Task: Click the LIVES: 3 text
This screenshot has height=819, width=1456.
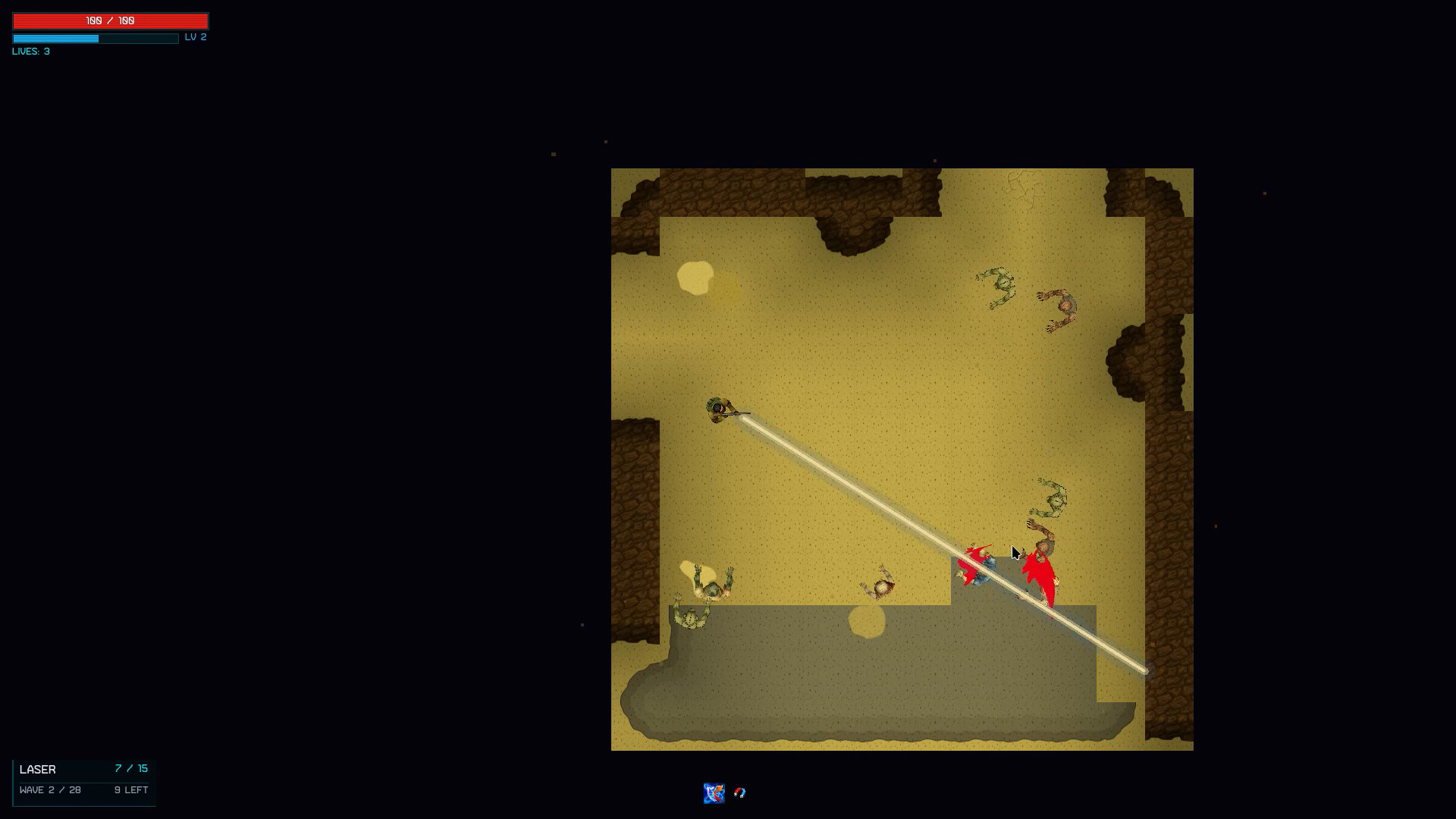Action: [30, 52]
